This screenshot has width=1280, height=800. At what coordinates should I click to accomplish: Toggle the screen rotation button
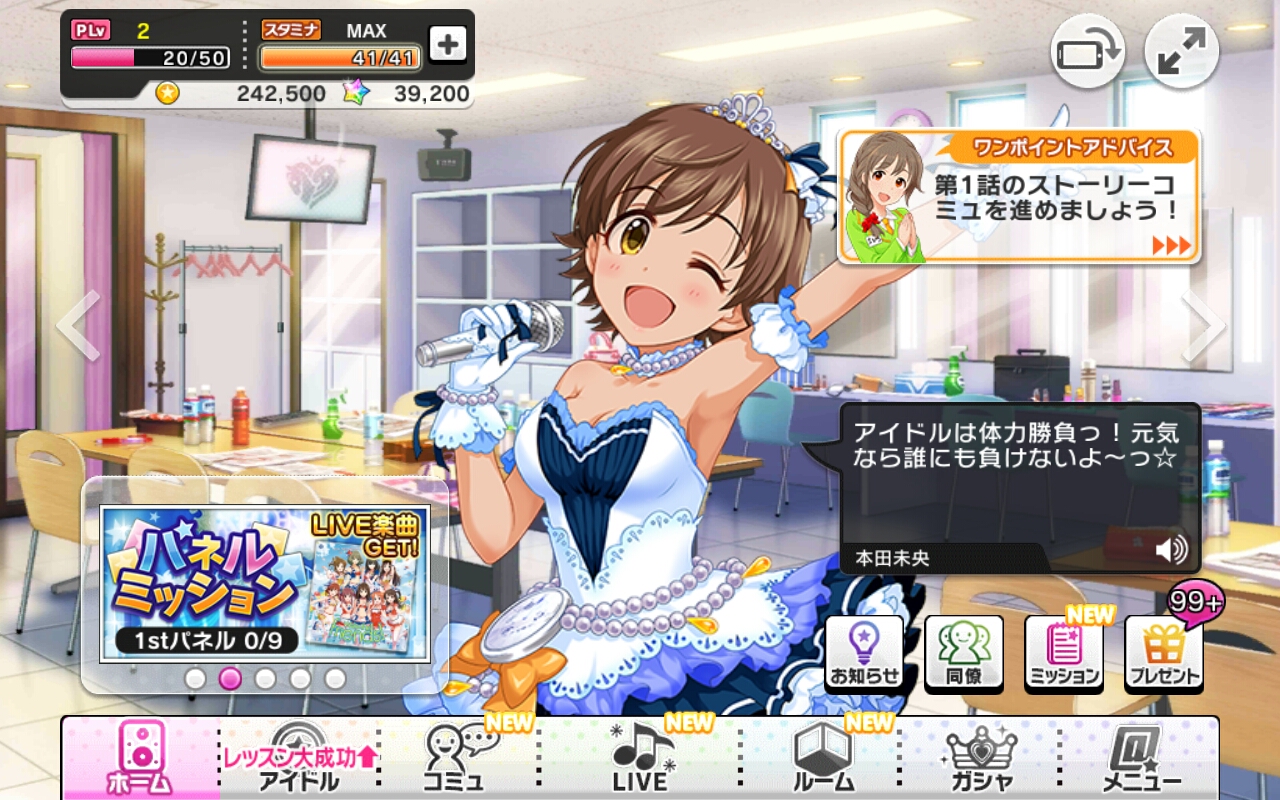click(x=1087, y=51)
